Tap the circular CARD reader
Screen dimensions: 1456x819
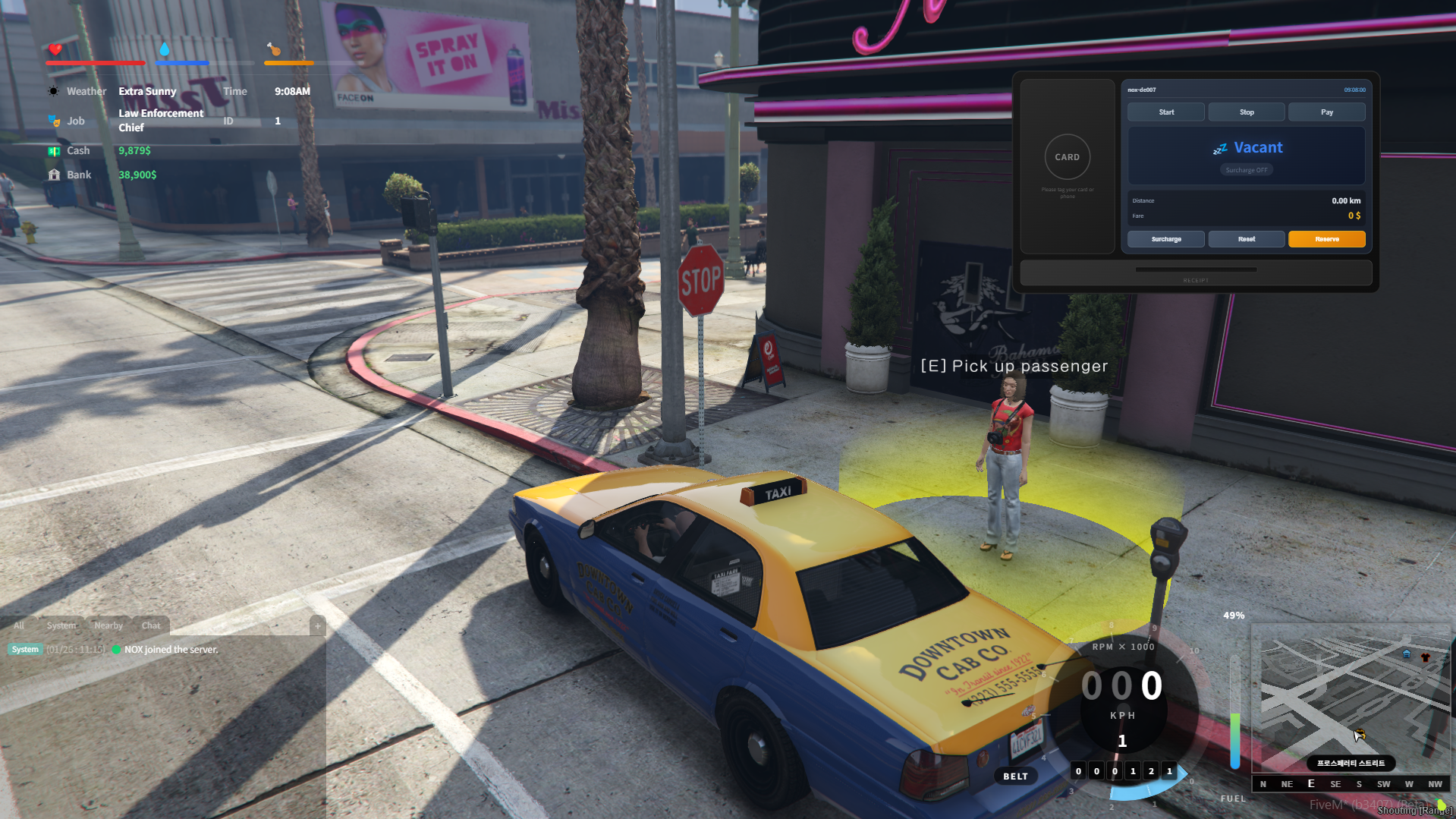point(1067,157)
